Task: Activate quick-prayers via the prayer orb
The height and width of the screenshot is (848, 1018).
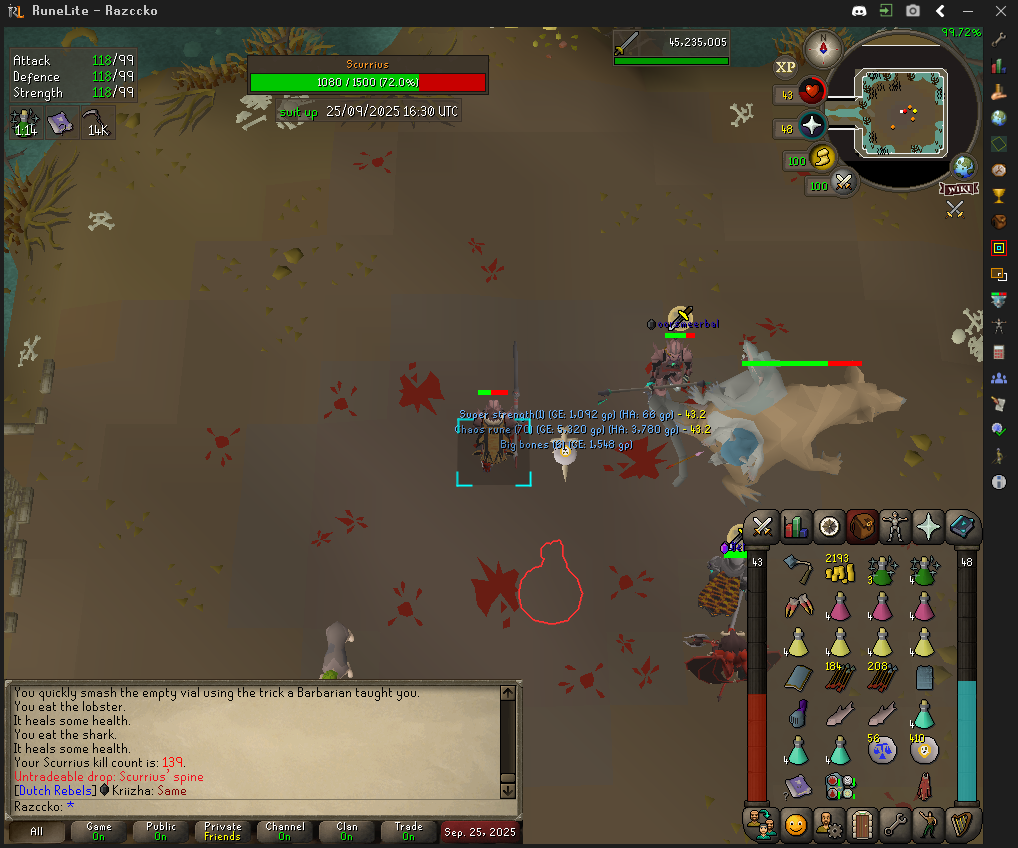Action: click(x=812, y=126)
